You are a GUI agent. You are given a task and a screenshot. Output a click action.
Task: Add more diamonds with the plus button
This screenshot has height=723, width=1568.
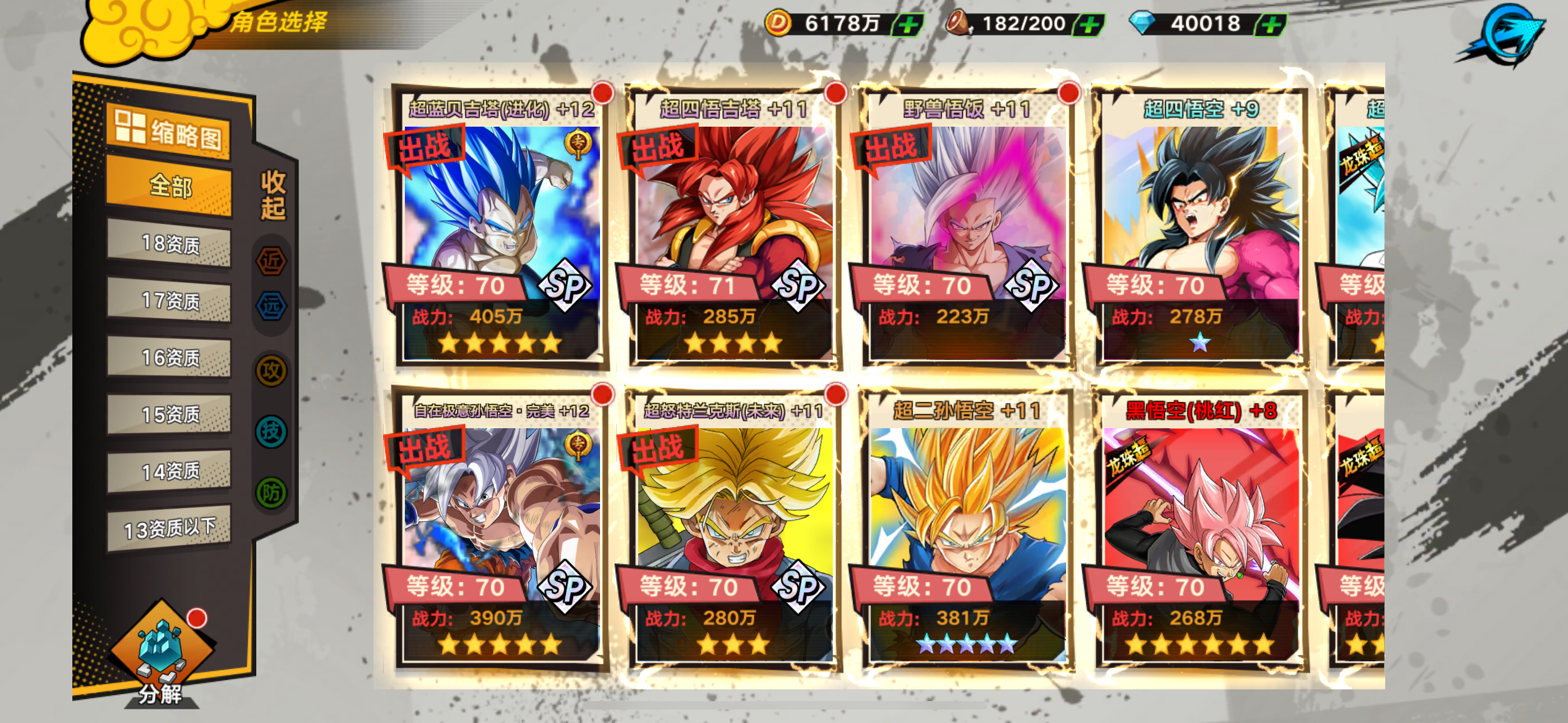[x=1271, y=25]
